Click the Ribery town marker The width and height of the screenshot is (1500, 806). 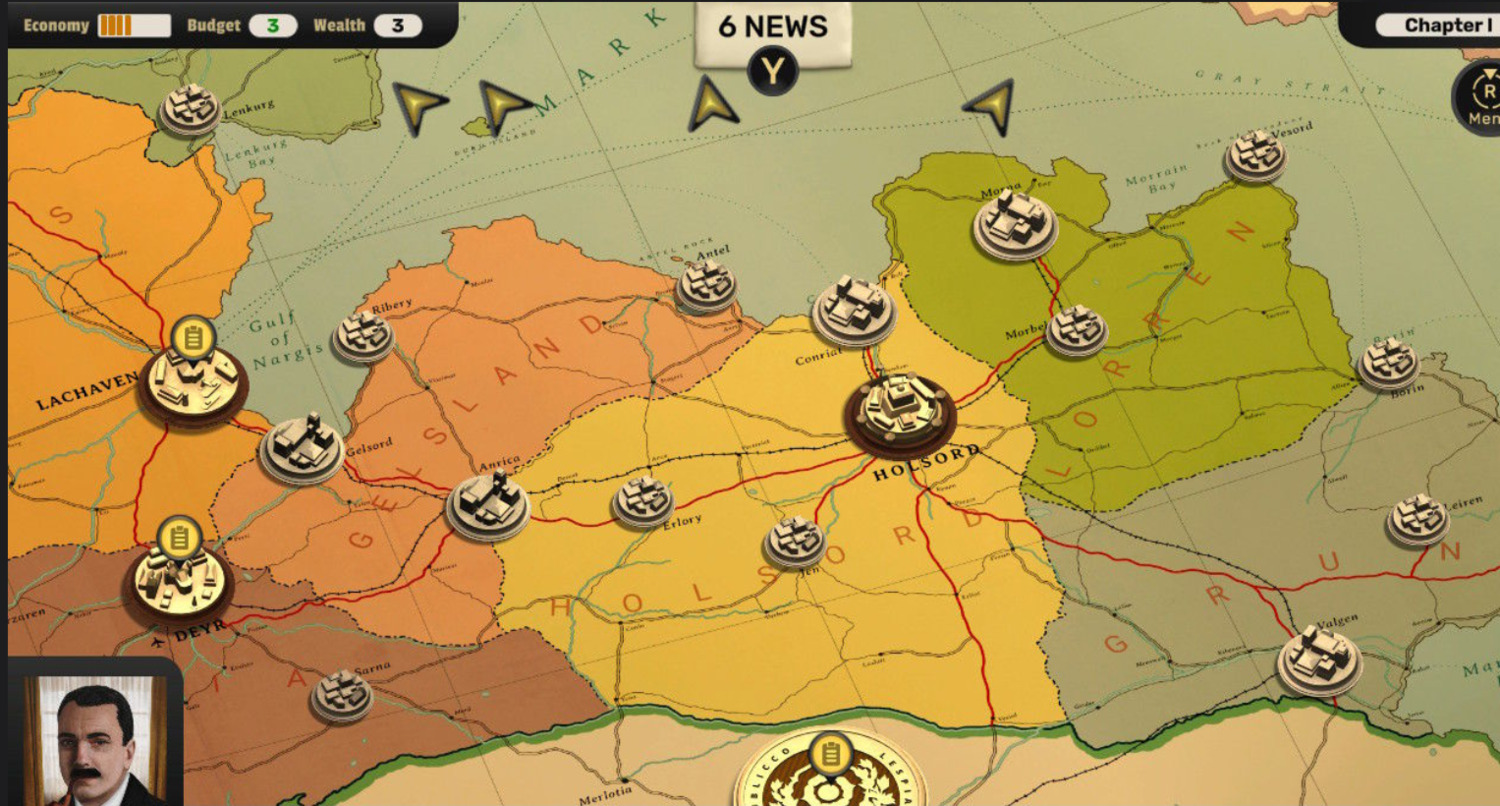362,334
